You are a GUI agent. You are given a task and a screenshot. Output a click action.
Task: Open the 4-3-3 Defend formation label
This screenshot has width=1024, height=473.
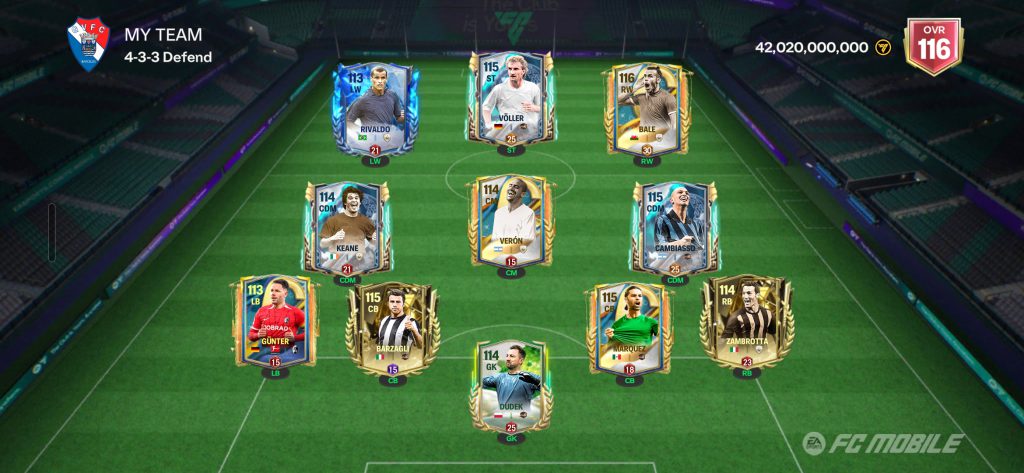168,57
